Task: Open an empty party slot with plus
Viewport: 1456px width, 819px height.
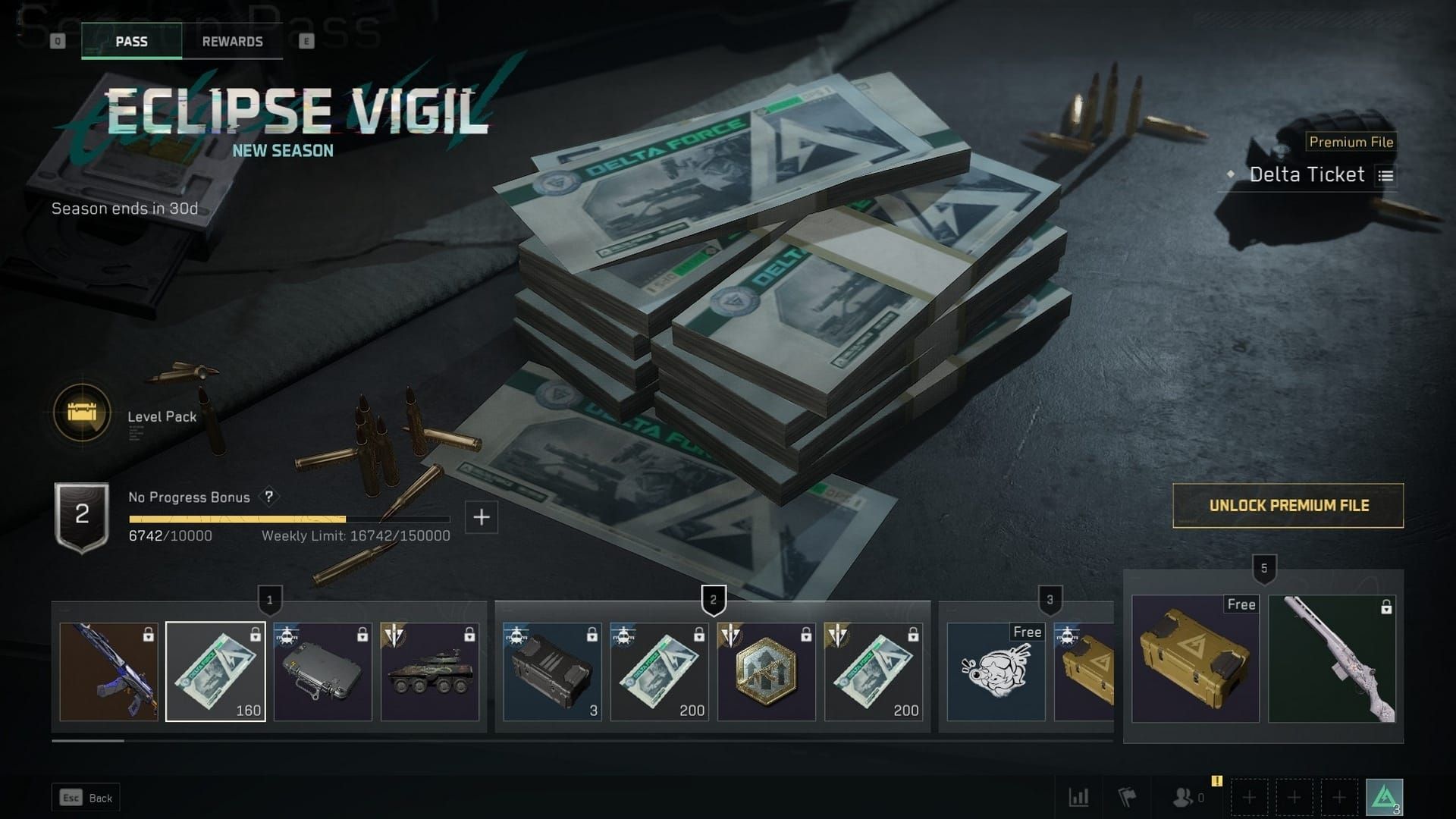Action: [1248, 798]
